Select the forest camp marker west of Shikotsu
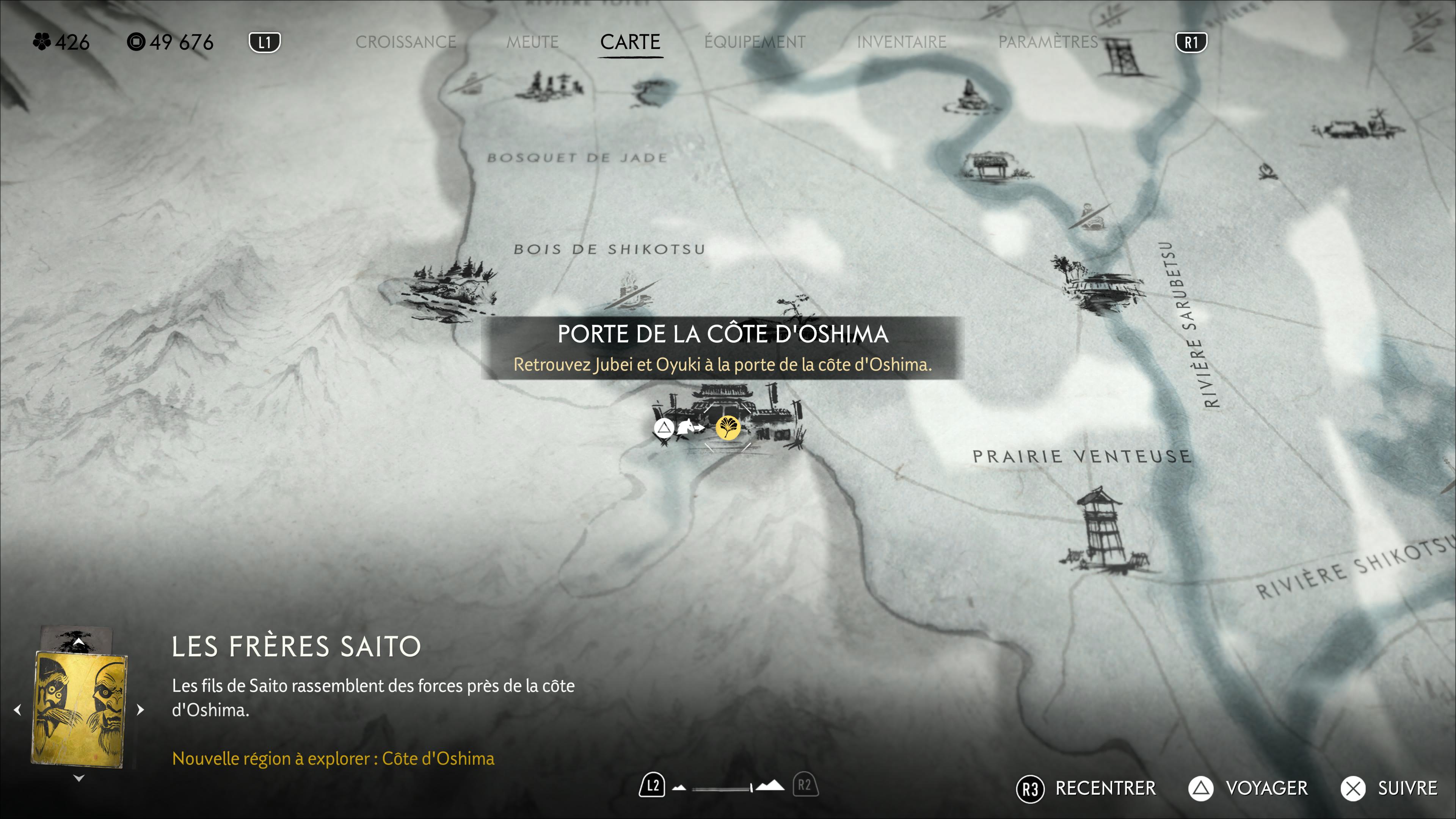This screenshot has height=819, width=1456. [452, 288]
